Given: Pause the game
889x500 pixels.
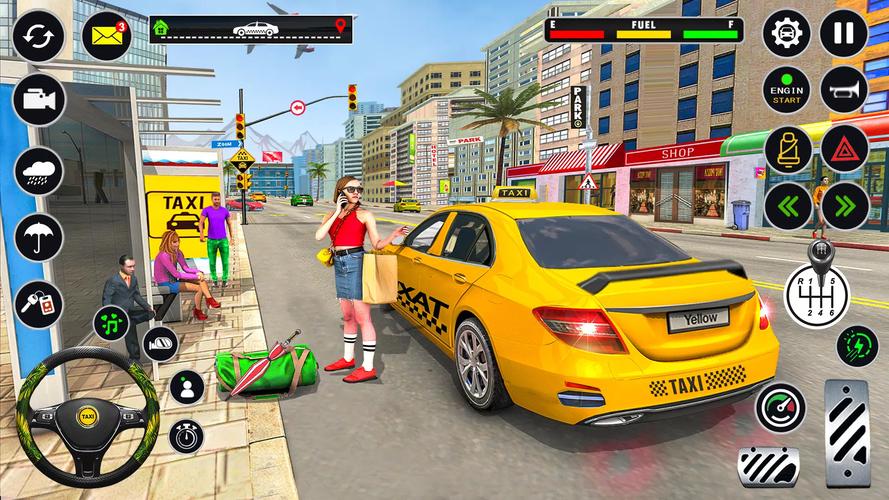Looking at the screenshot, I should (844, 34).
